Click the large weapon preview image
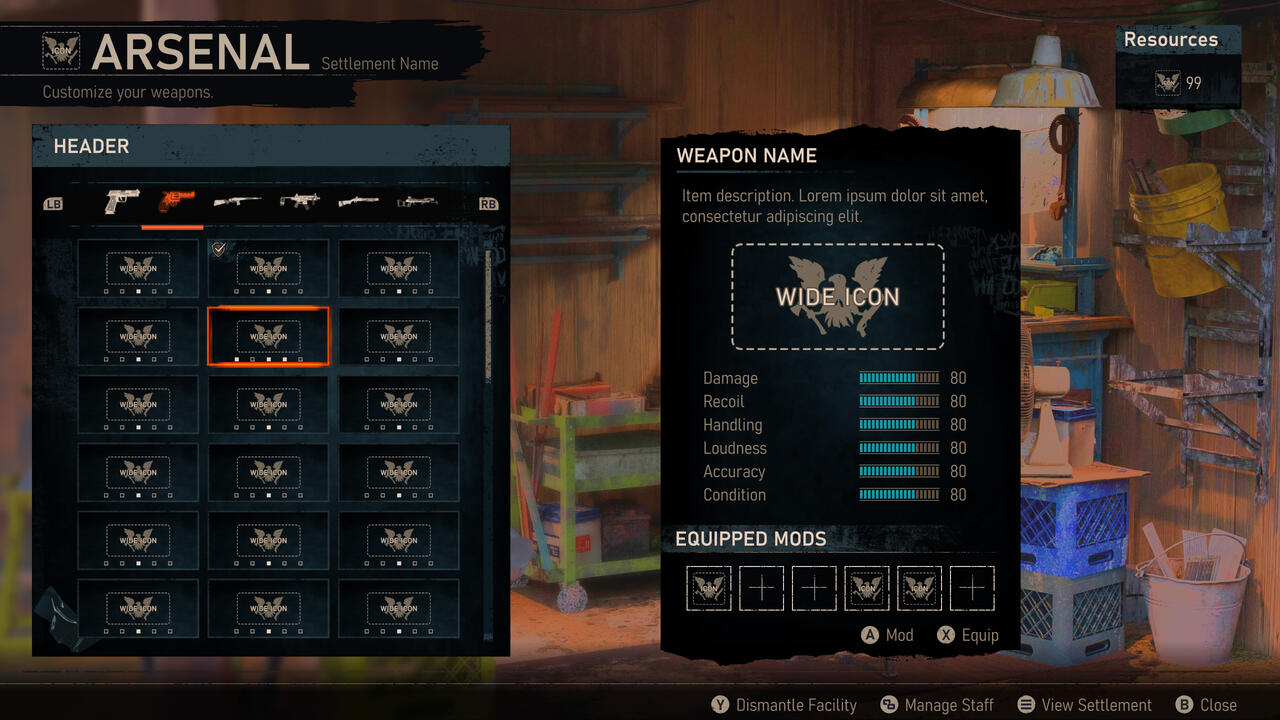1280x720 pixels. click(837, 296)
